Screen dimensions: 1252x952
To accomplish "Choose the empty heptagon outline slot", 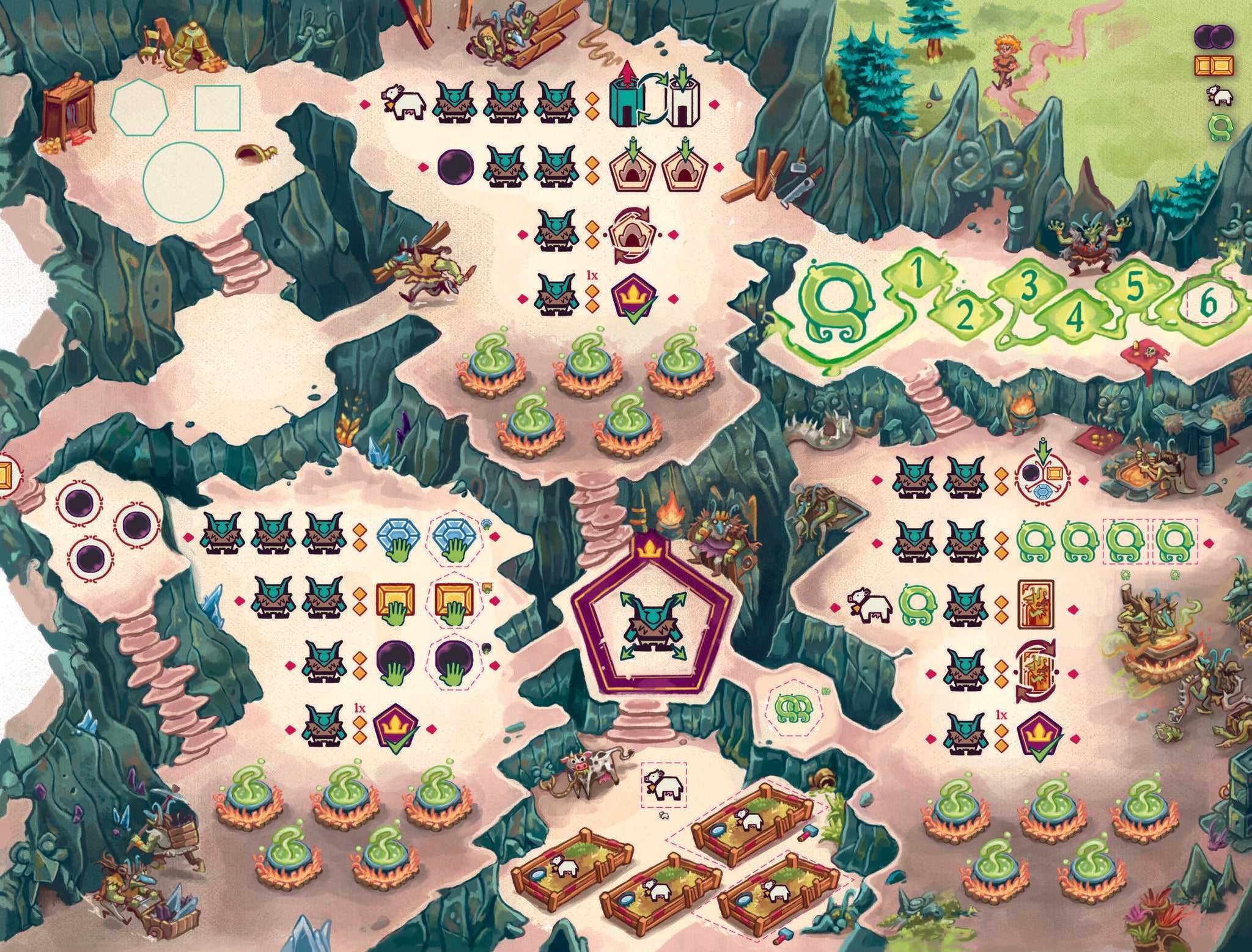I will 139,106.
